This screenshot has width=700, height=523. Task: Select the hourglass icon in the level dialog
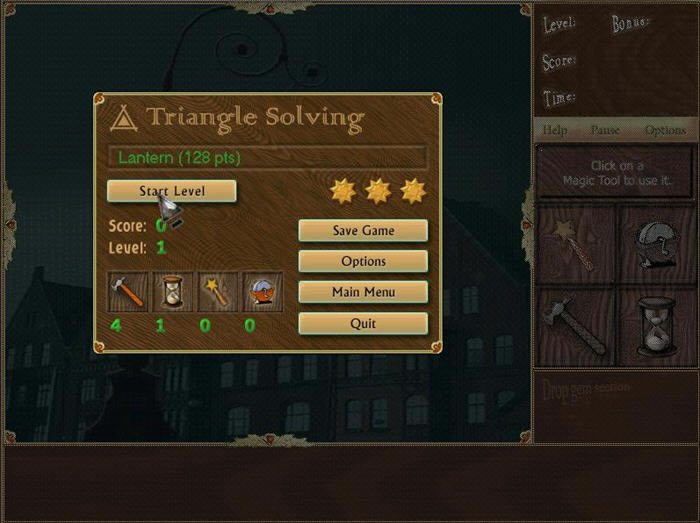pos(172,291)
